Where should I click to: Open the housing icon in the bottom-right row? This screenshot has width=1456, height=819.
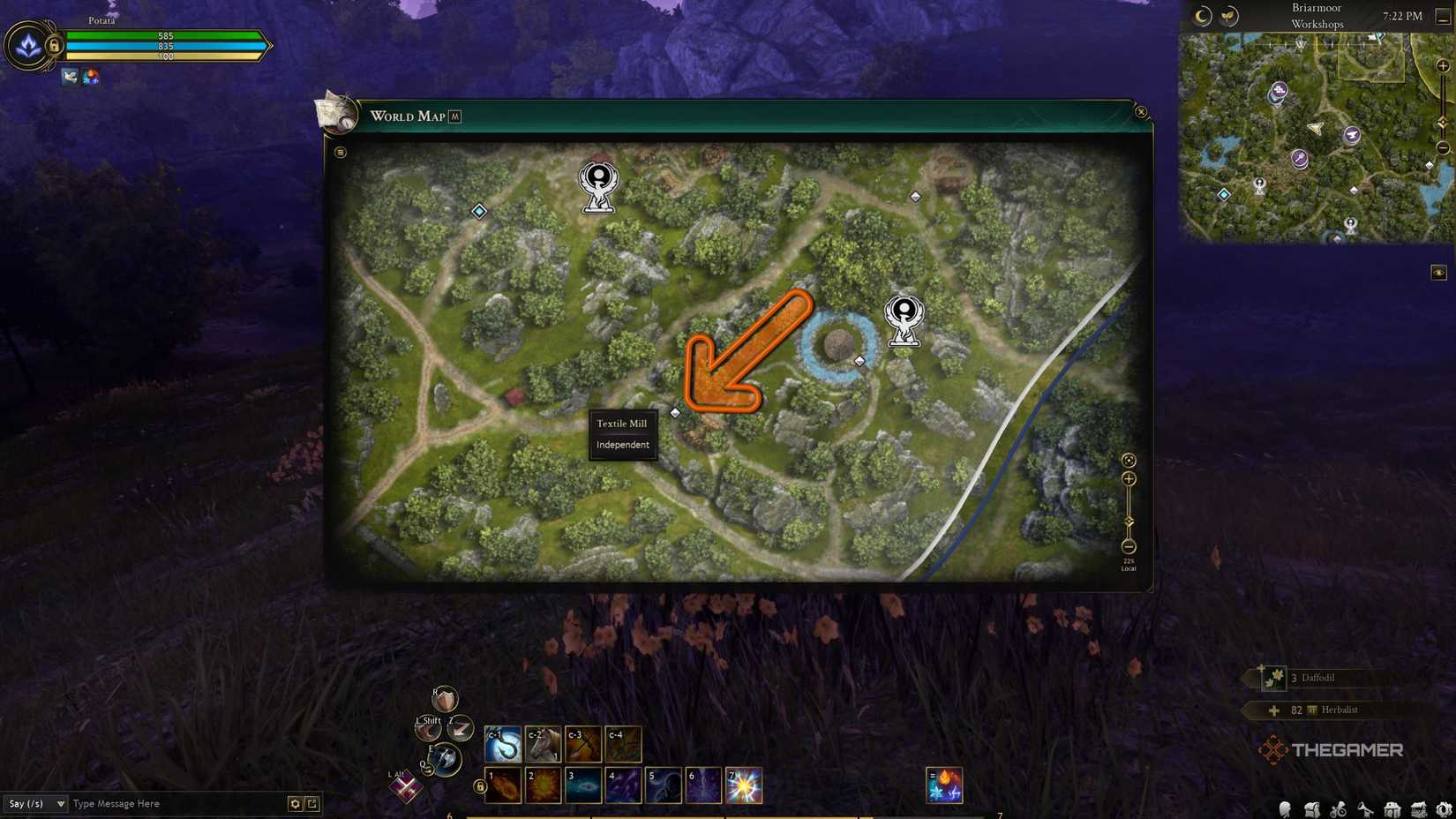(1392, 808)
